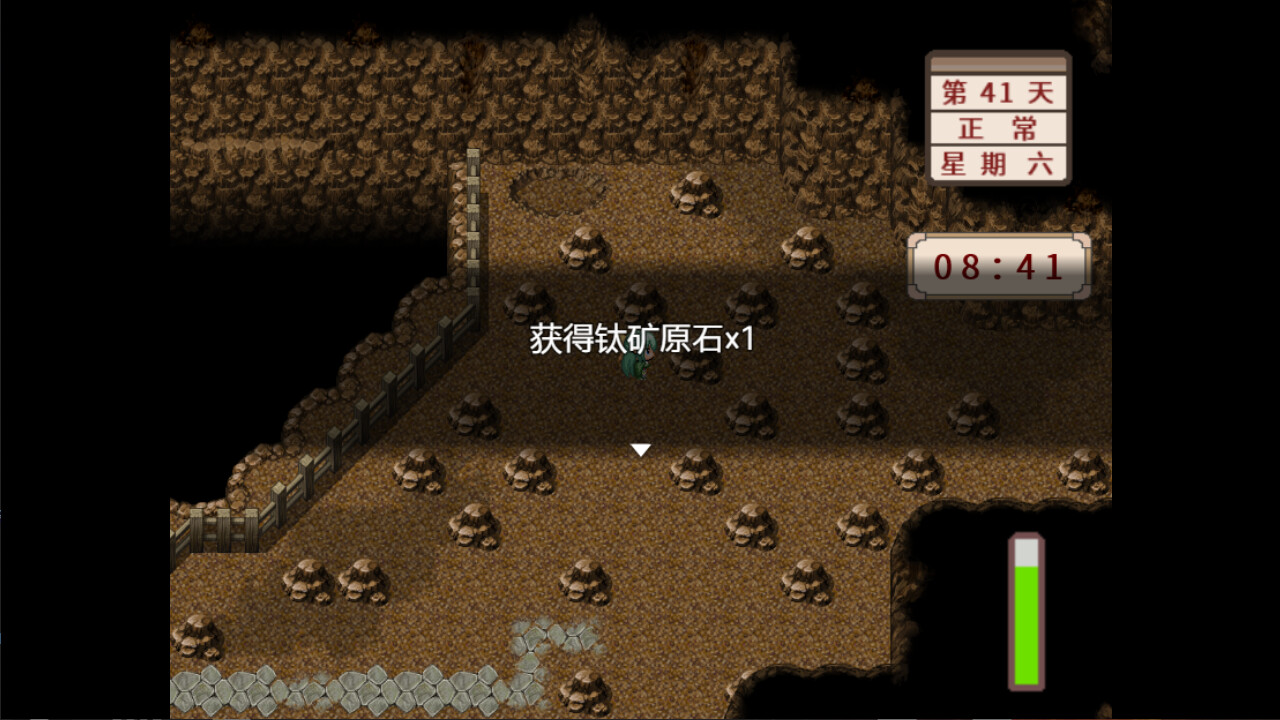The image size is (1280, 720).
Task: Click the weekday label 星期六
Action: [x=1000, y=164]
